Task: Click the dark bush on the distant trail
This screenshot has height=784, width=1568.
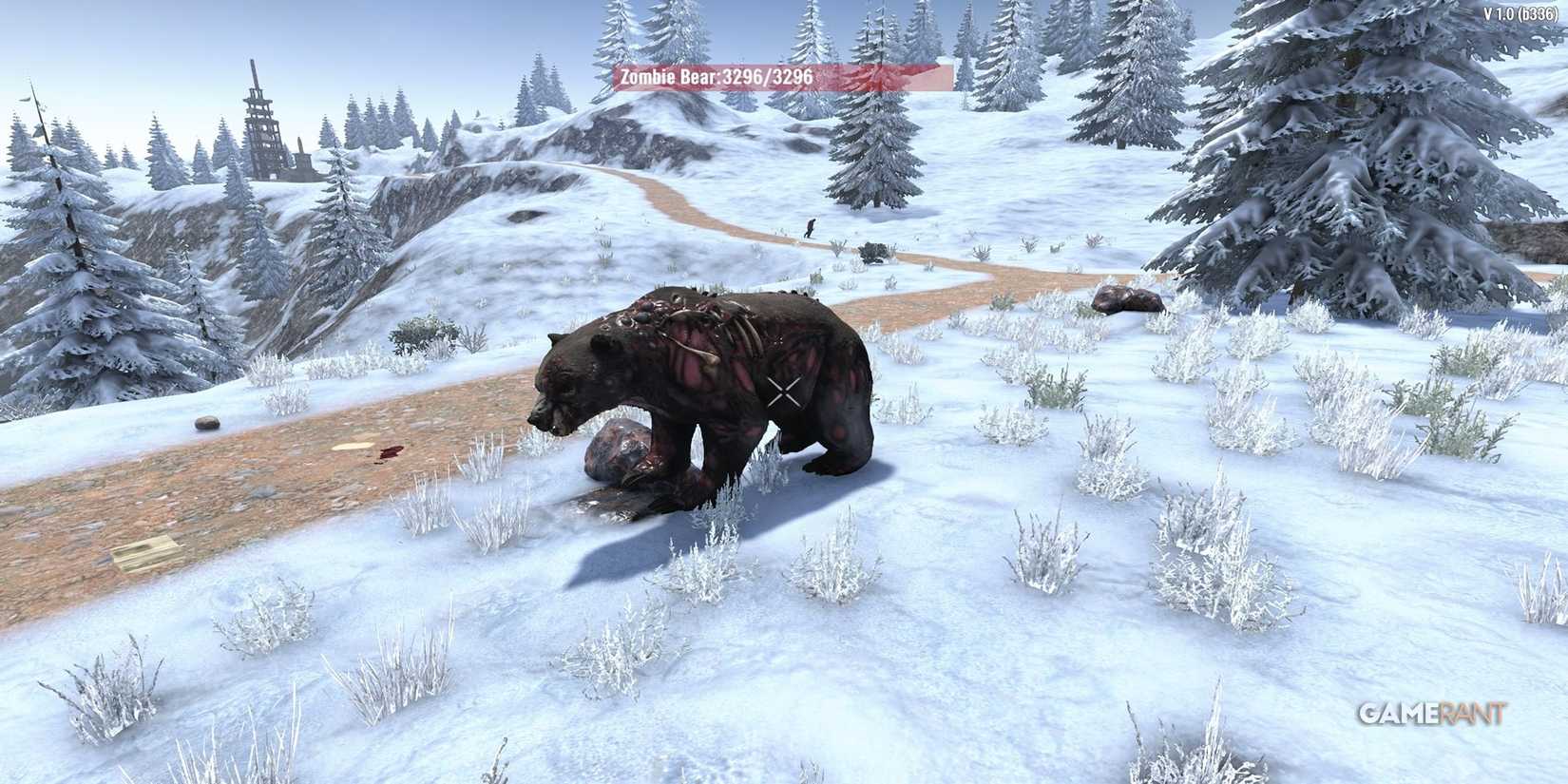Action: point(874,253)
